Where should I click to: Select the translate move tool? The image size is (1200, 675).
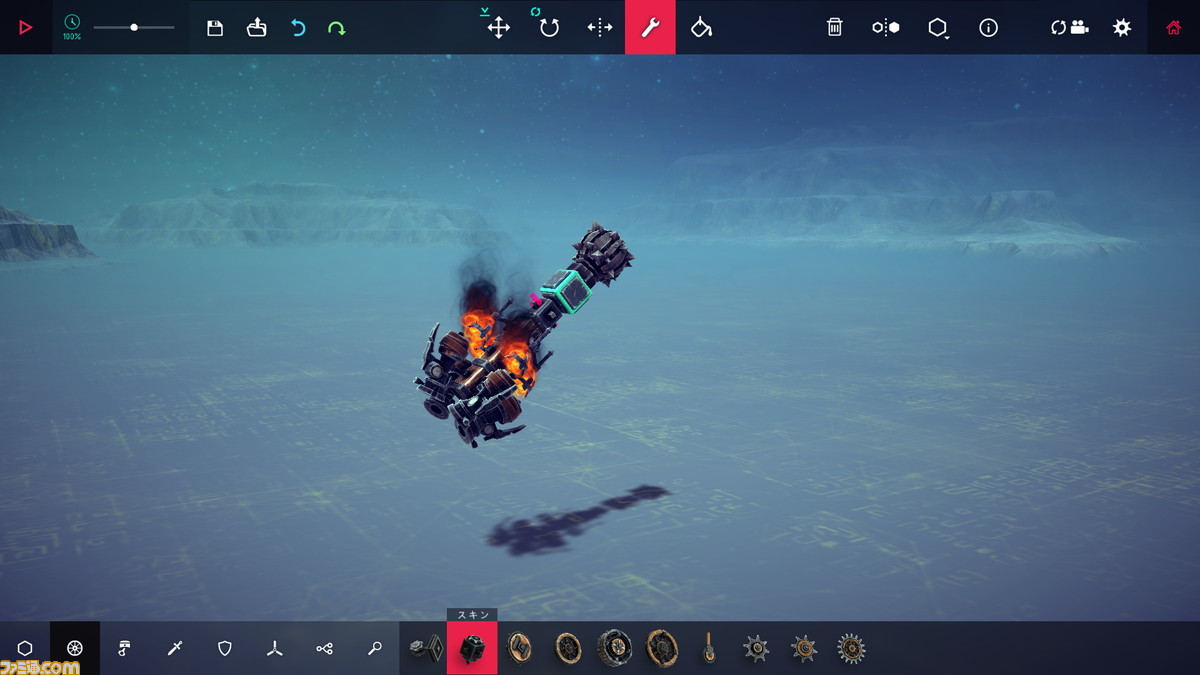tap(498, 28)
